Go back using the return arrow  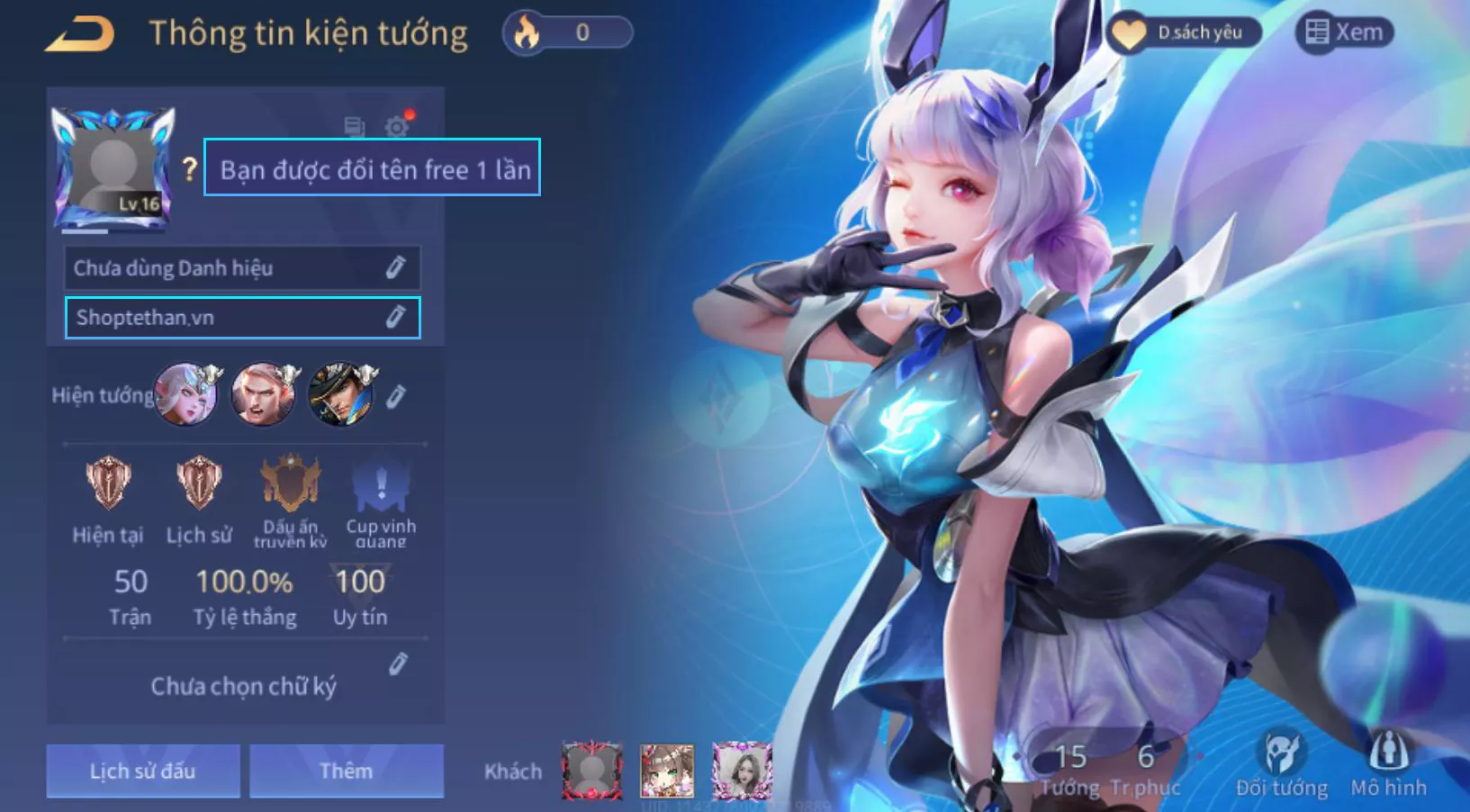tap(80, 34)
